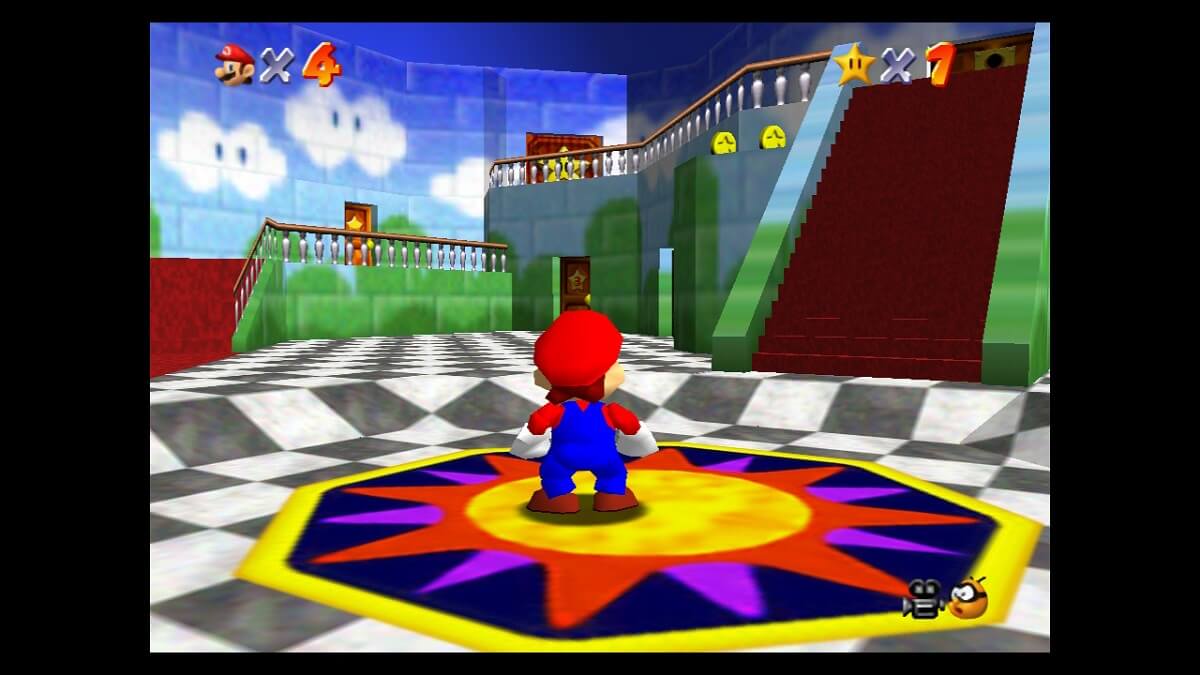This screenshot has height=675, width=1200.
Task: Click the camera mode icon
Action: (x=922, y=600)
